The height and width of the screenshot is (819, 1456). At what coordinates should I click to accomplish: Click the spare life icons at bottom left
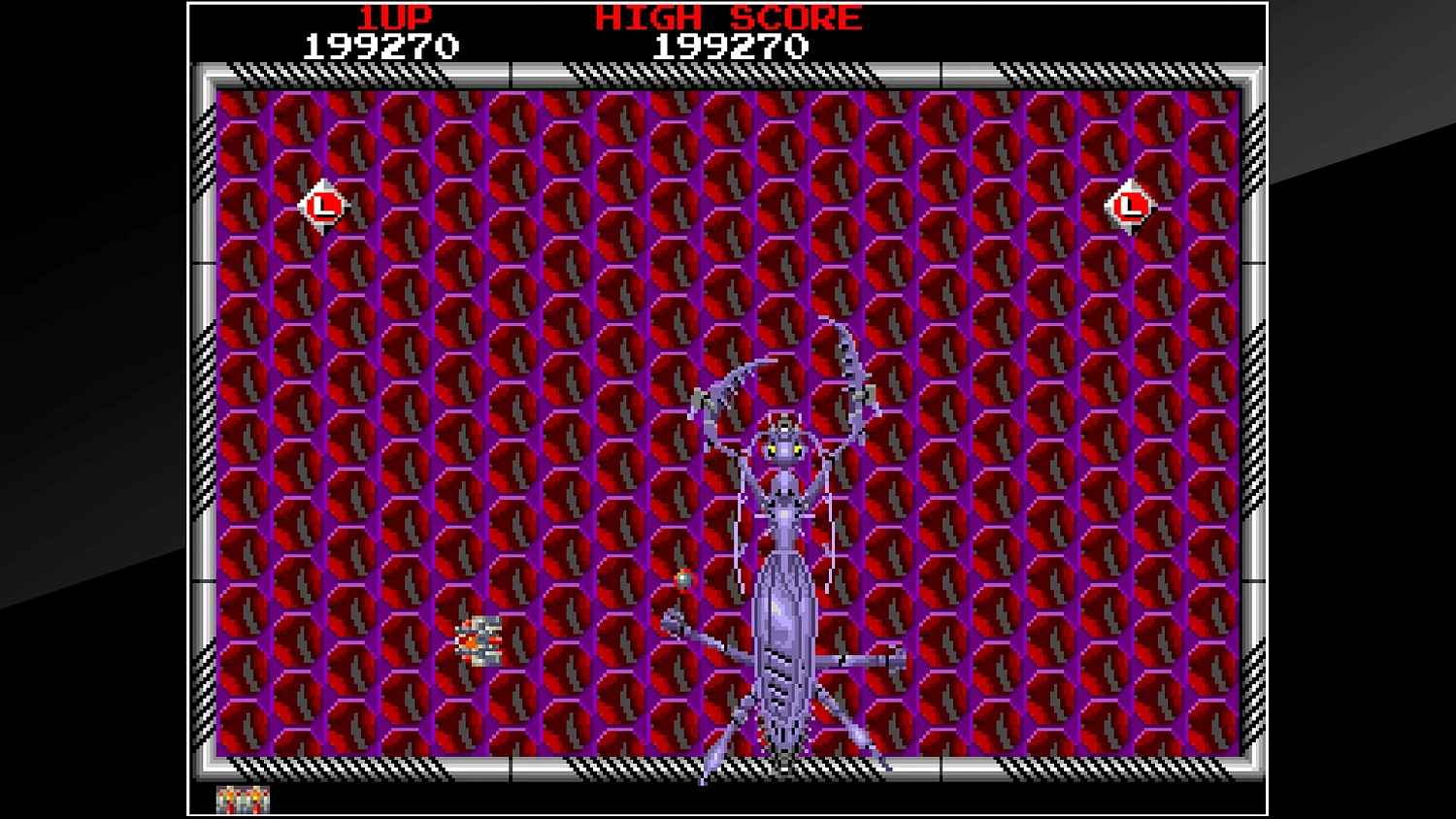coord(241,800)
